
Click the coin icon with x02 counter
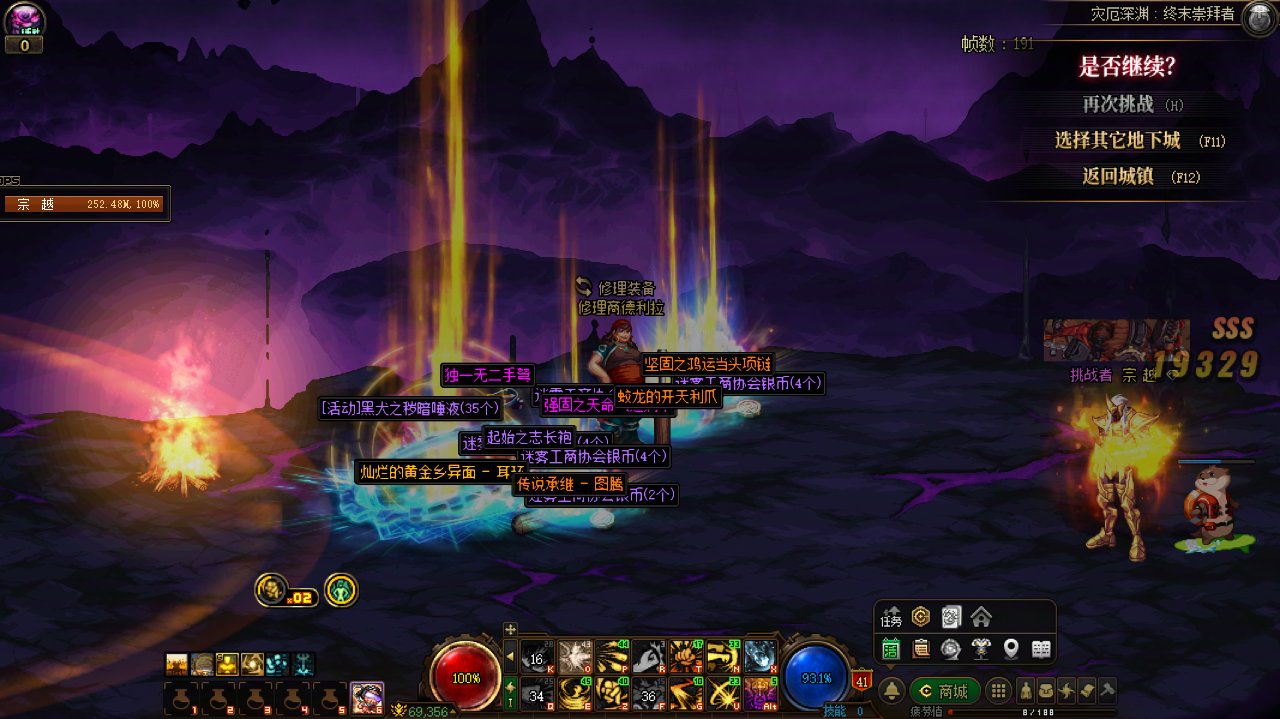(x=271, y=590)
